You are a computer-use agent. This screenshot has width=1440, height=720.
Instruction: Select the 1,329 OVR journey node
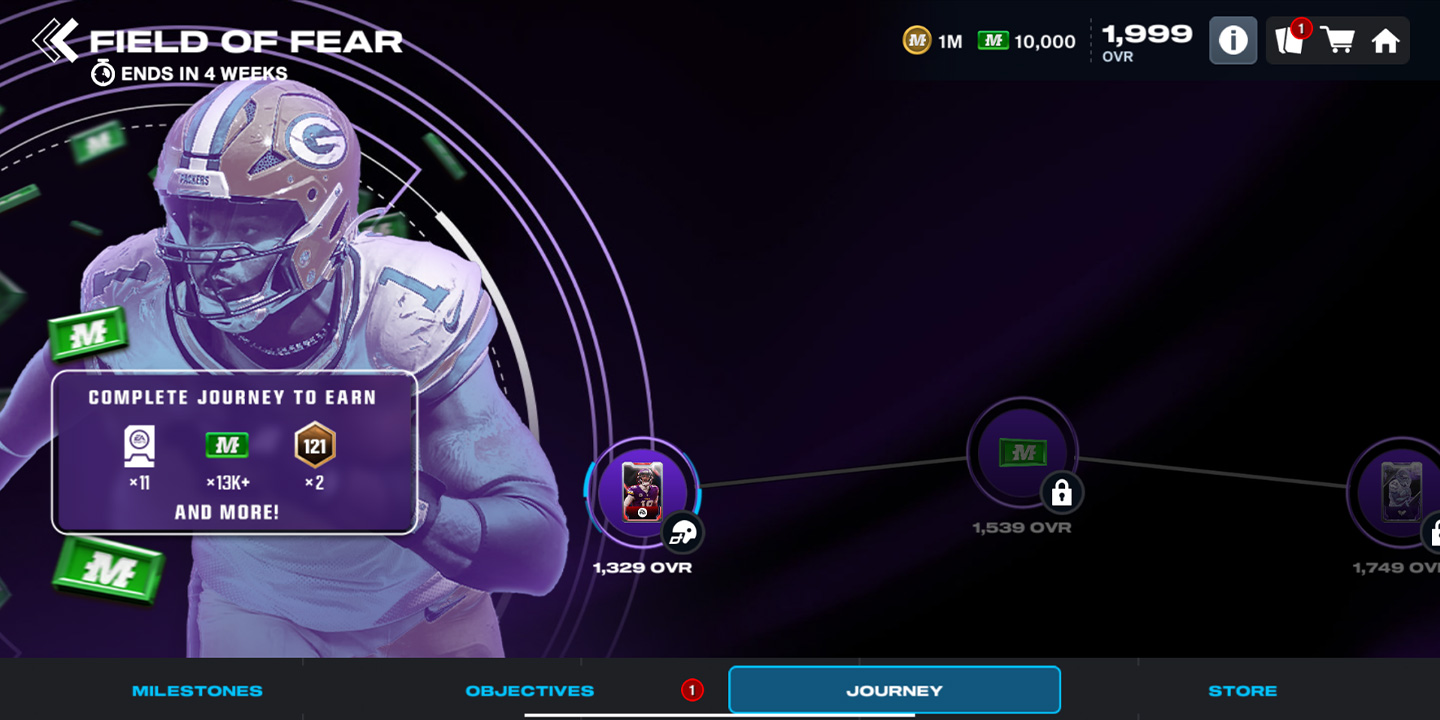[x=642, y=492]
